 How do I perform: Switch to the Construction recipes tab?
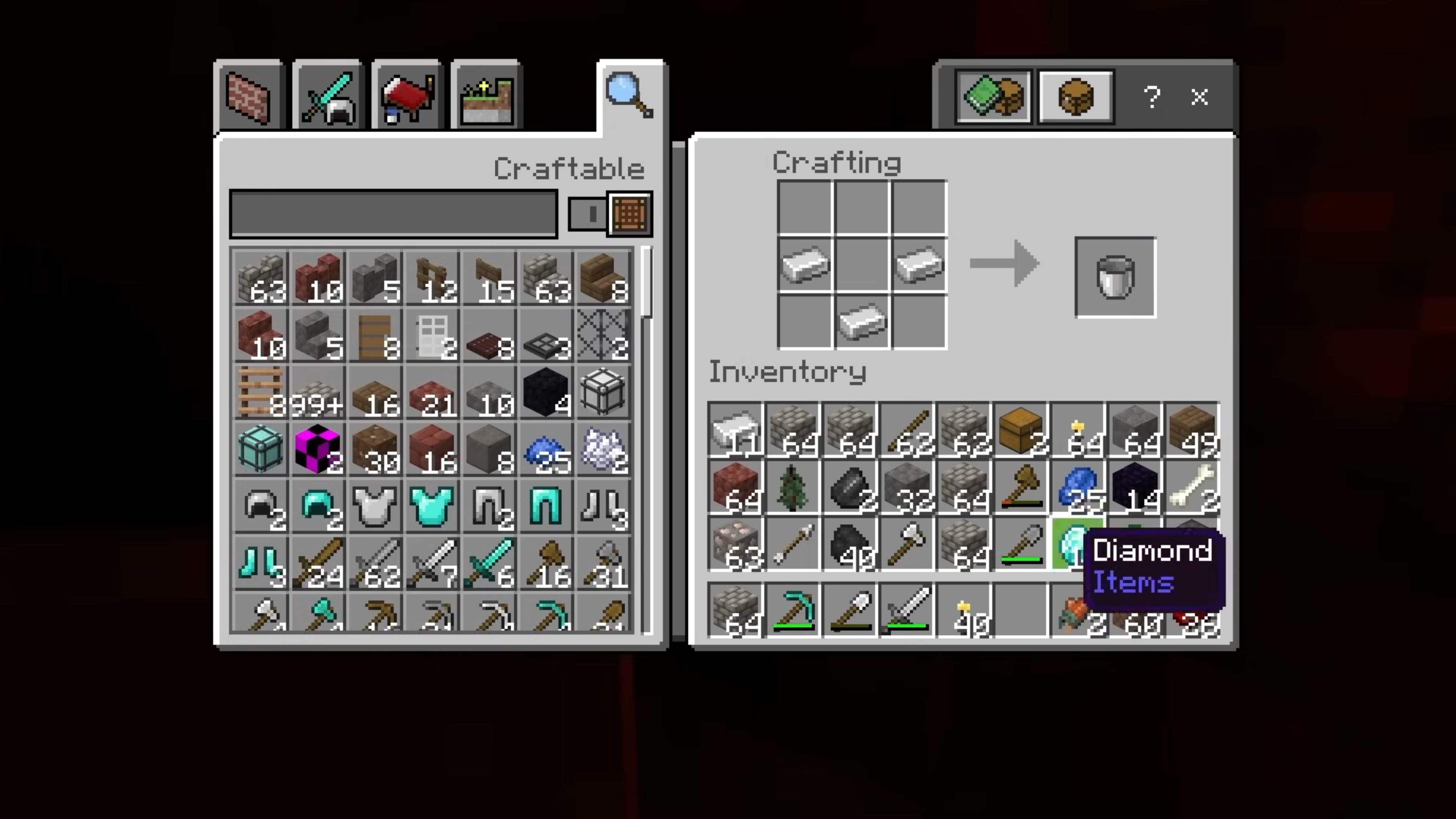click(x=250, y=96)
